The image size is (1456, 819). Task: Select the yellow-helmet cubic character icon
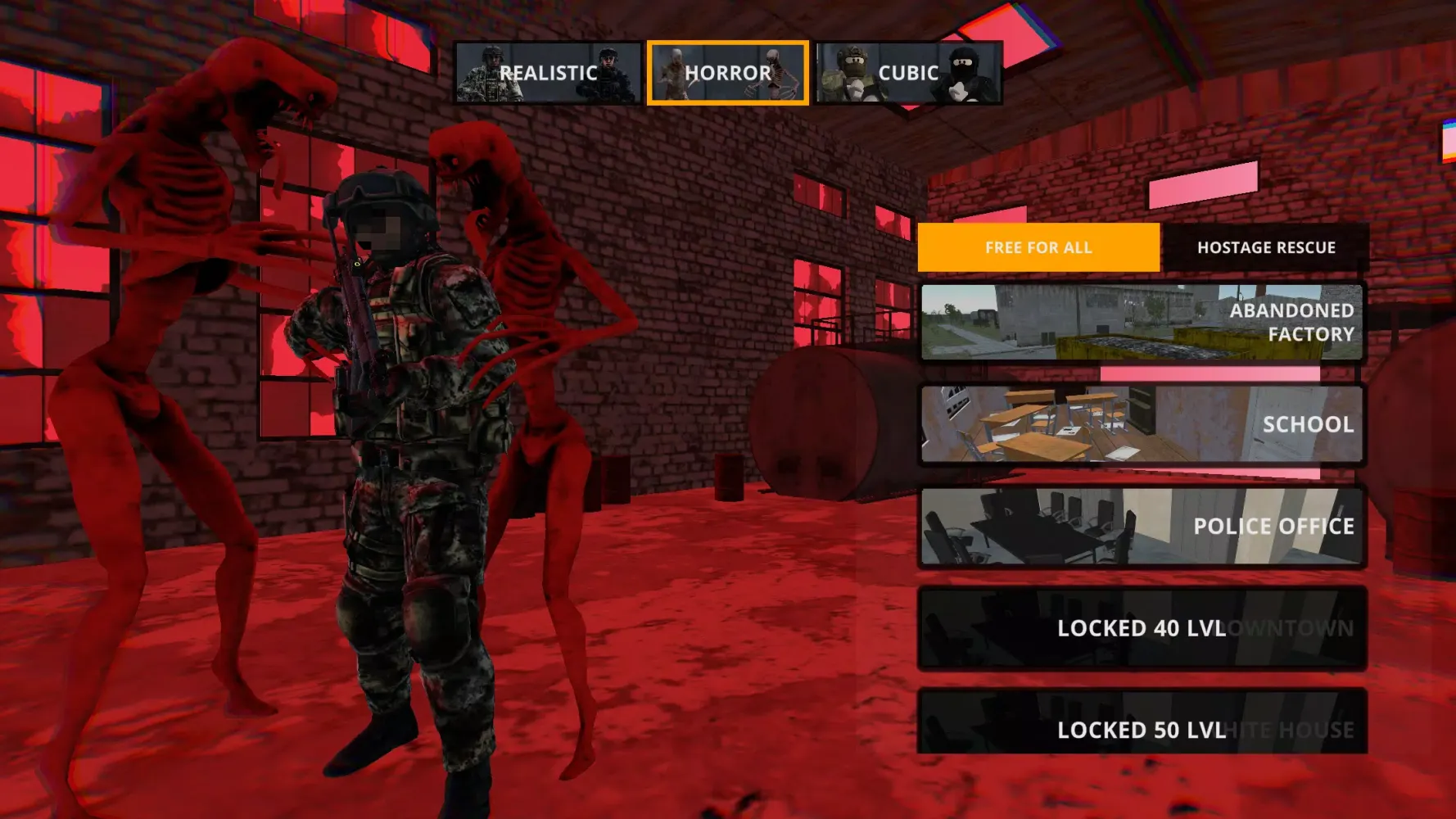[852, 72]
